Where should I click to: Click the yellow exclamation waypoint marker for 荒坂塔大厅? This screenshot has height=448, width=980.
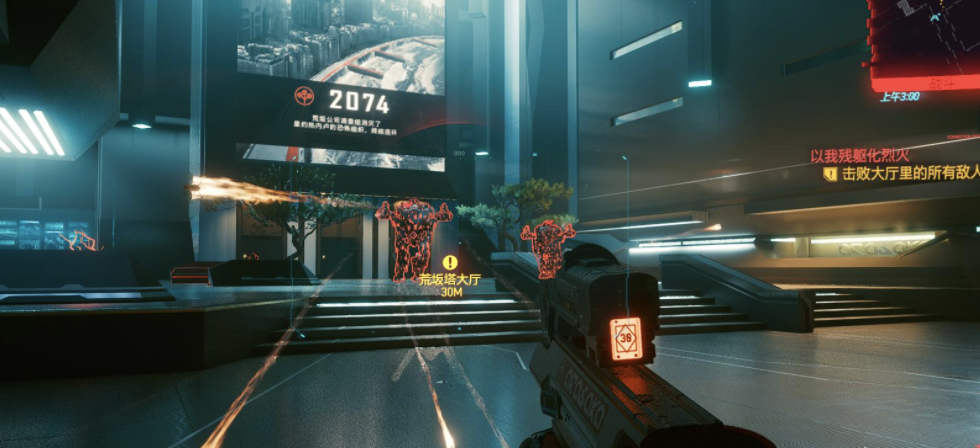pos(450,263)
